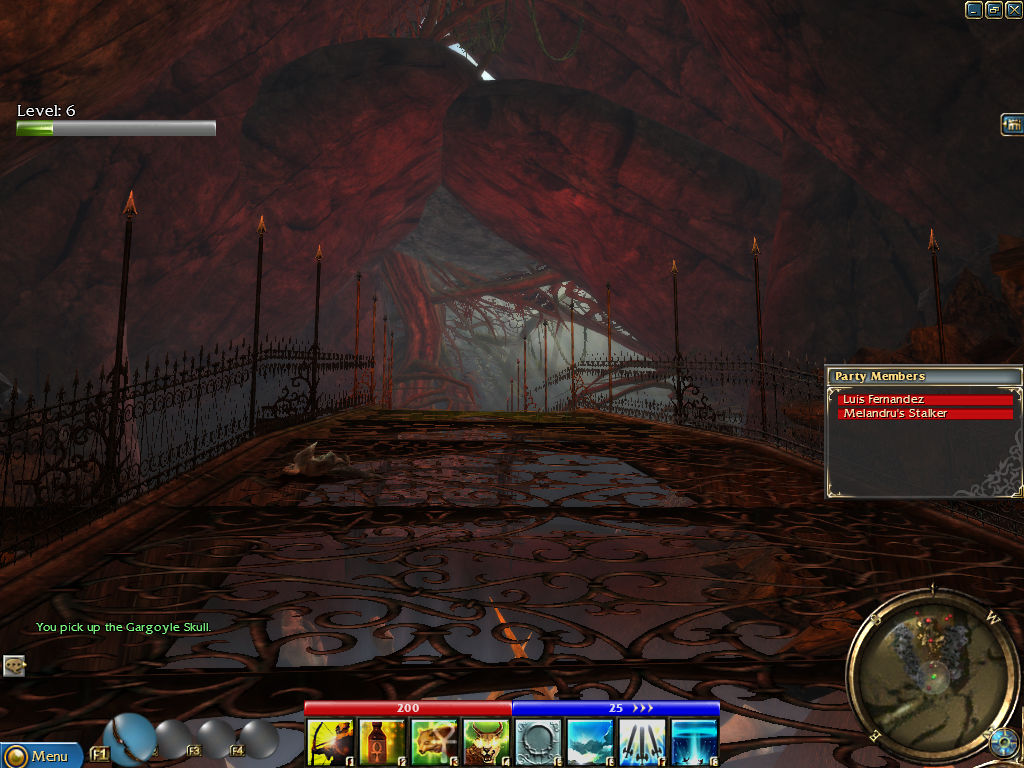
Task: Close the game window
Action: click(x=1013, y=10)
